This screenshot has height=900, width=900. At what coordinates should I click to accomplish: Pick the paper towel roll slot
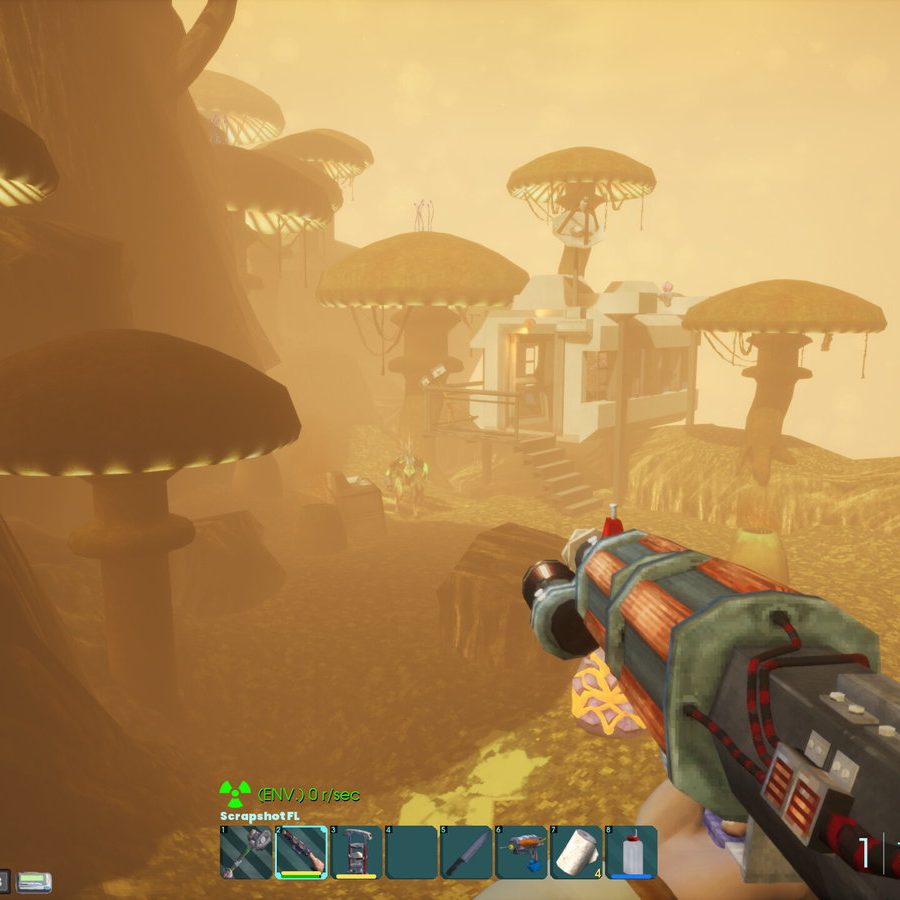[576, 852]
